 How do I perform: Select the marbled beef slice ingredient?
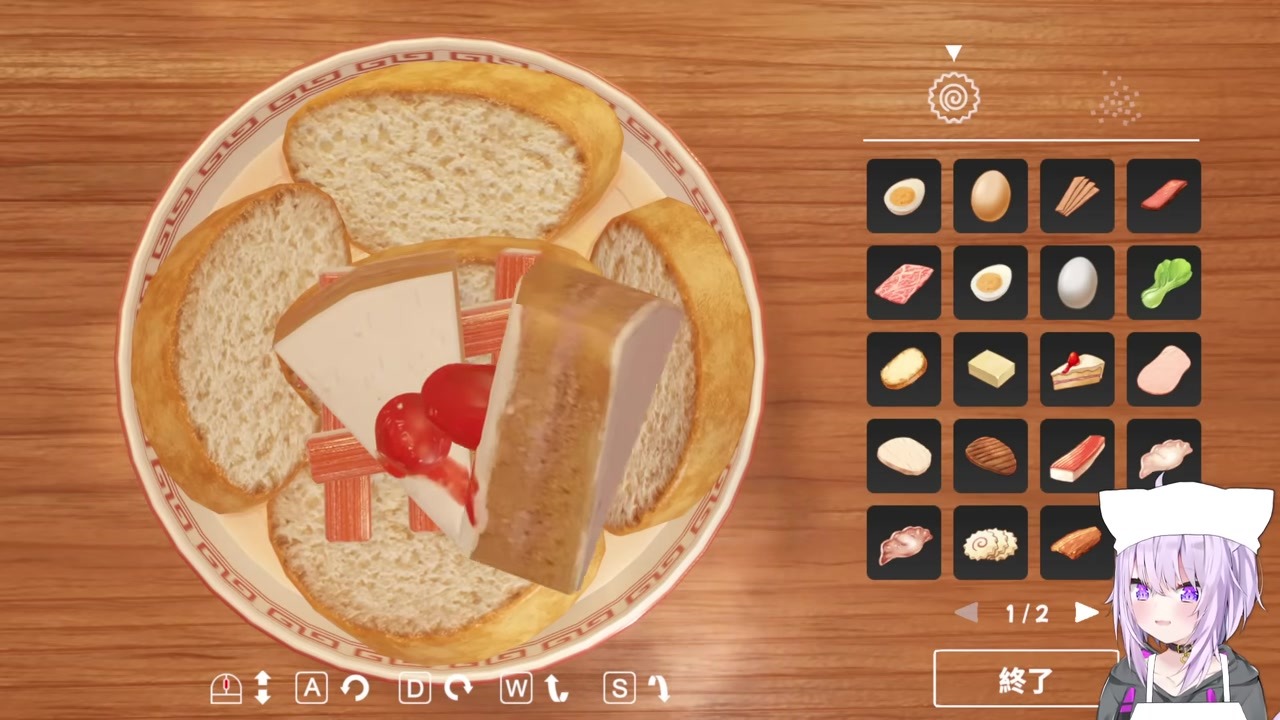pos(903,282)
